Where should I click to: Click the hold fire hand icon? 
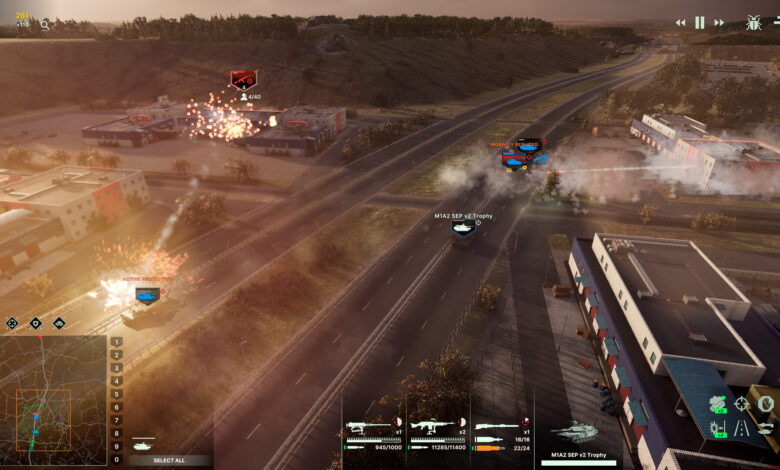pyautogui.click(x=765, y=404)
